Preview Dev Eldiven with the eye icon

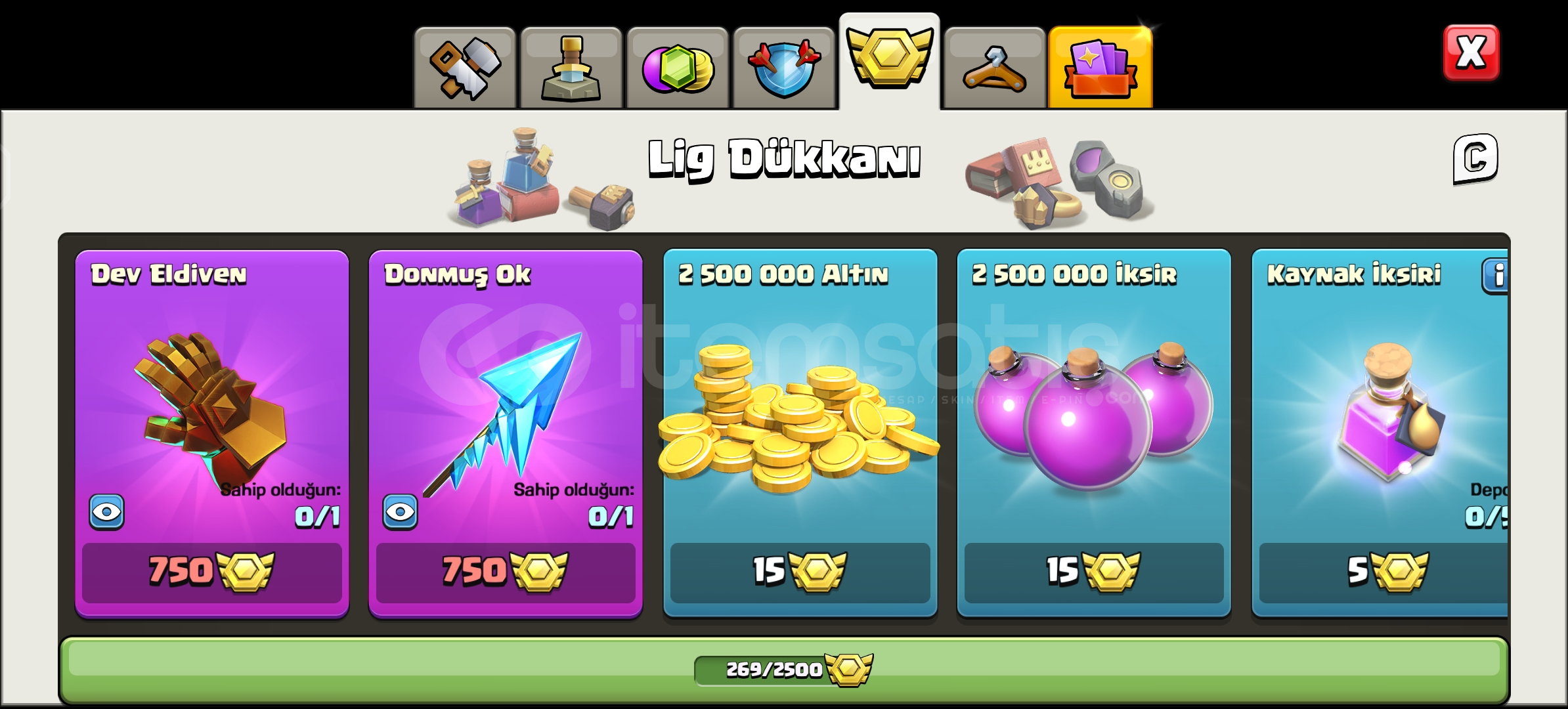click(107, 511)
